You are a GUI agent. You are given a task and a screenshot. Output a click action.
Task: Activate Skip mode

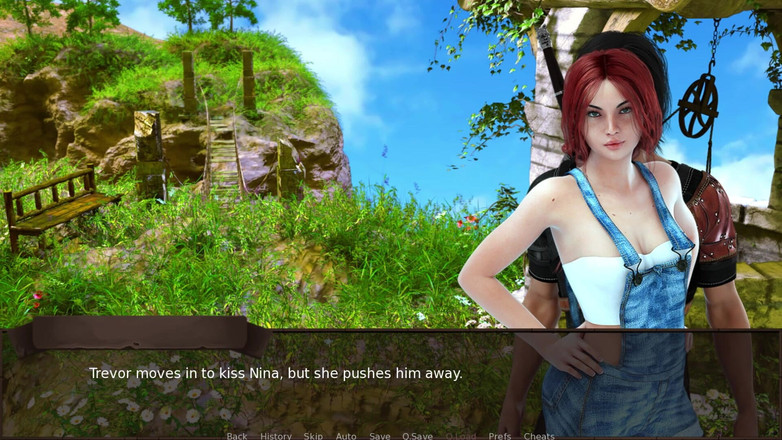[313, 436]
